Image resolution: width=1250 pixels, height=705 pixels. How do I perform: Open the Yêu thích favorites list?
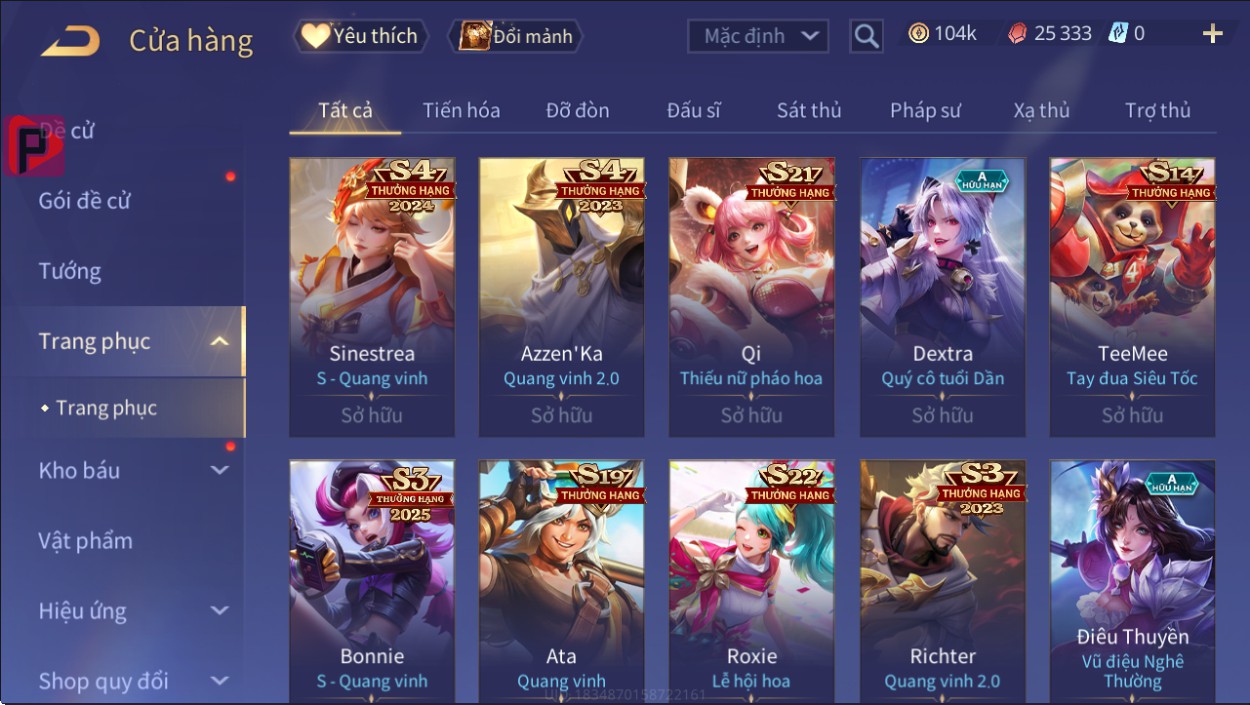pyautogui.click(x=360, y=37)
